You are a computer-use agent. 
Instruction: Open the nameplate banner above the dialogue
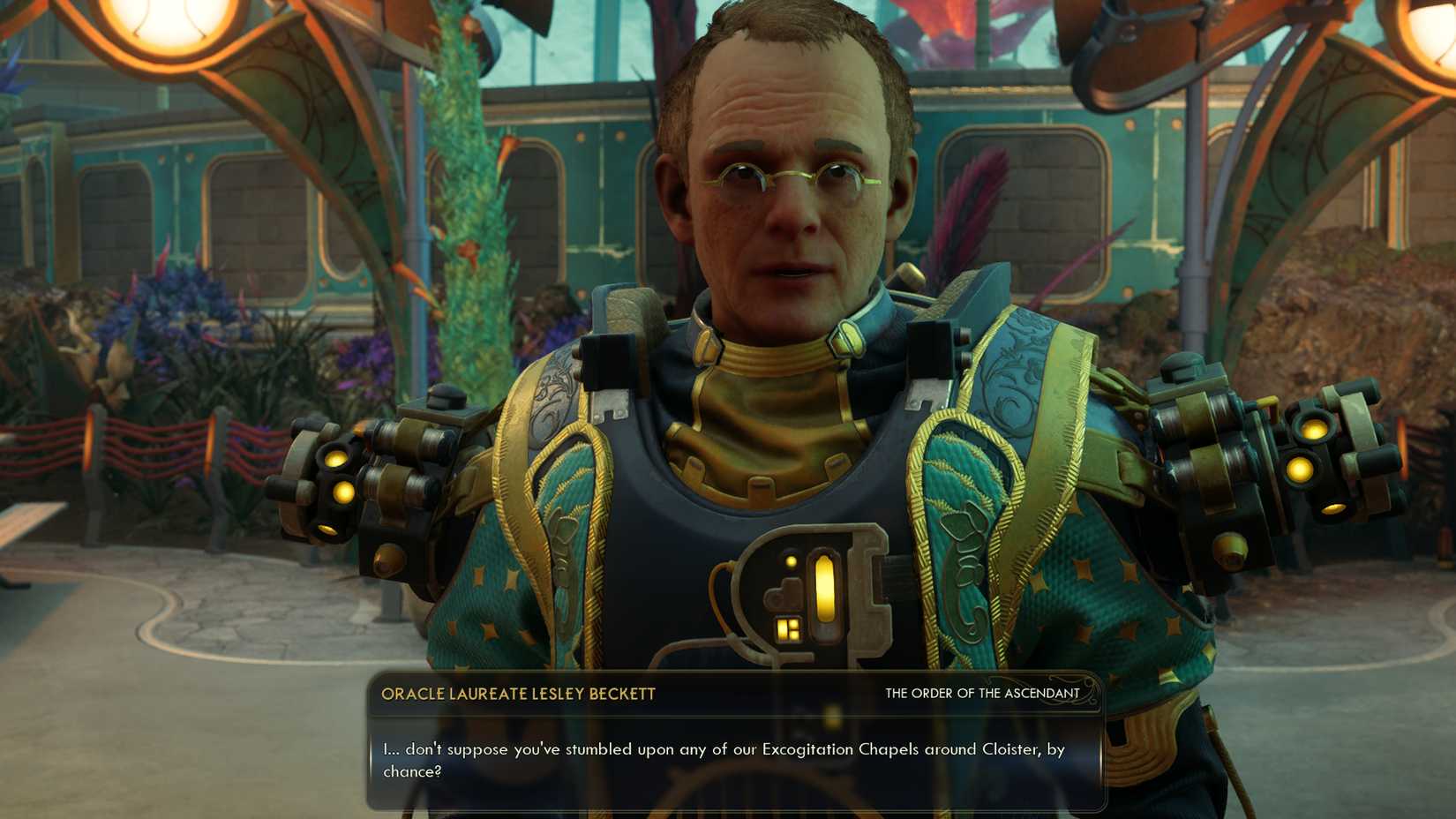[x=732, y=695]
